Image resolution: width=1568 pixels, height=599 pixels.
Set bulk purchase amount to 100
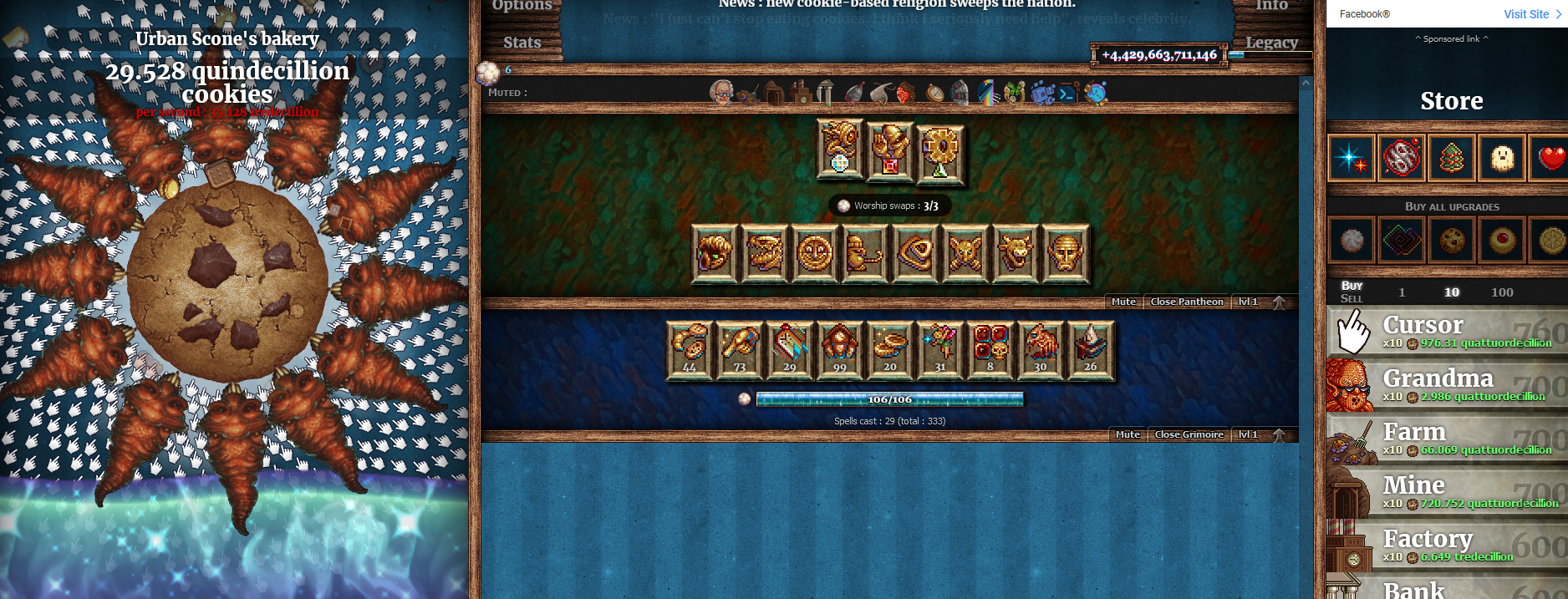click(x=1502, y=292)
